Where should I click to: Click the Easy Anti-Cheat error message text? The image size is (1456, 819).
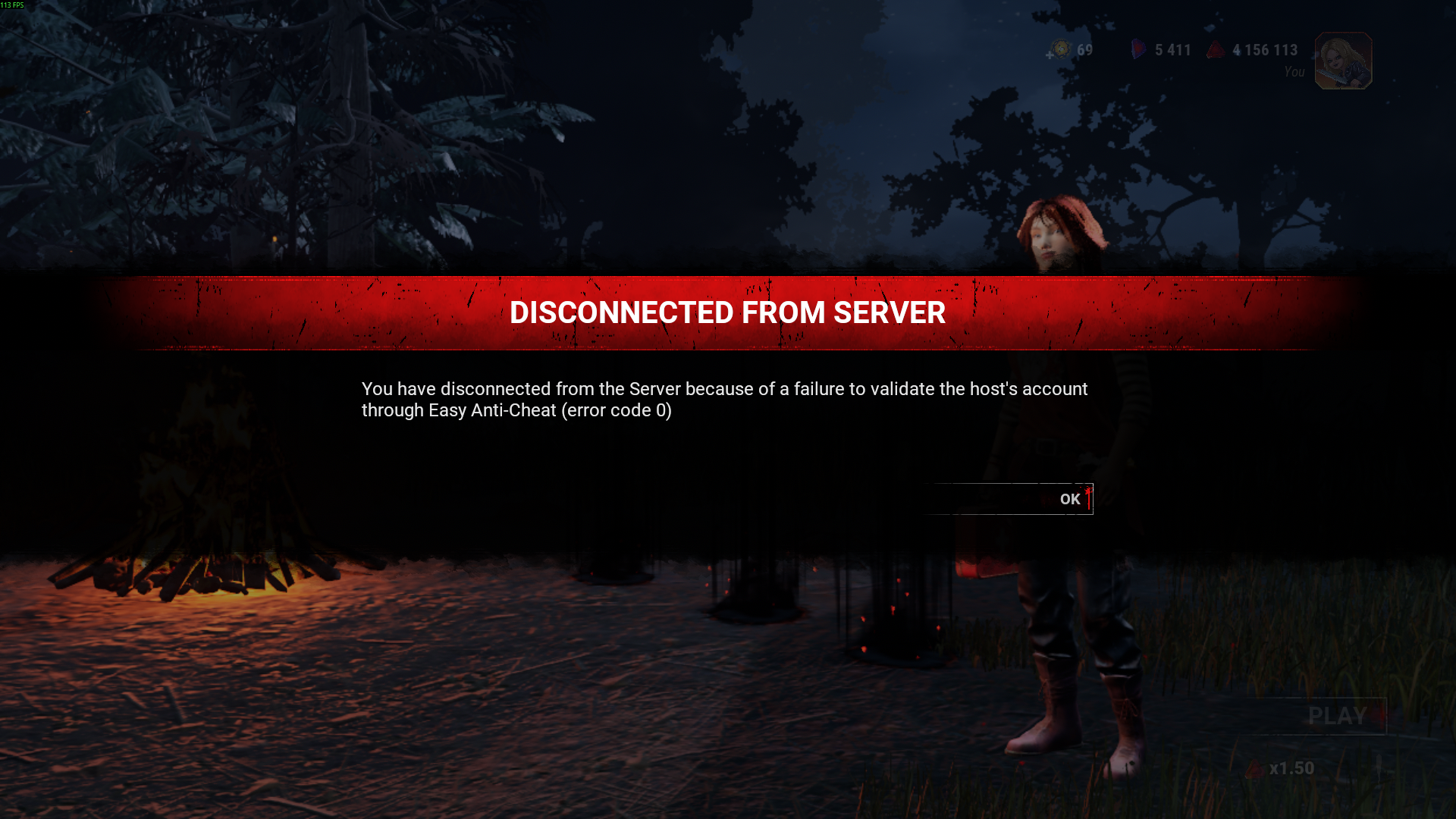click(724, 400)
